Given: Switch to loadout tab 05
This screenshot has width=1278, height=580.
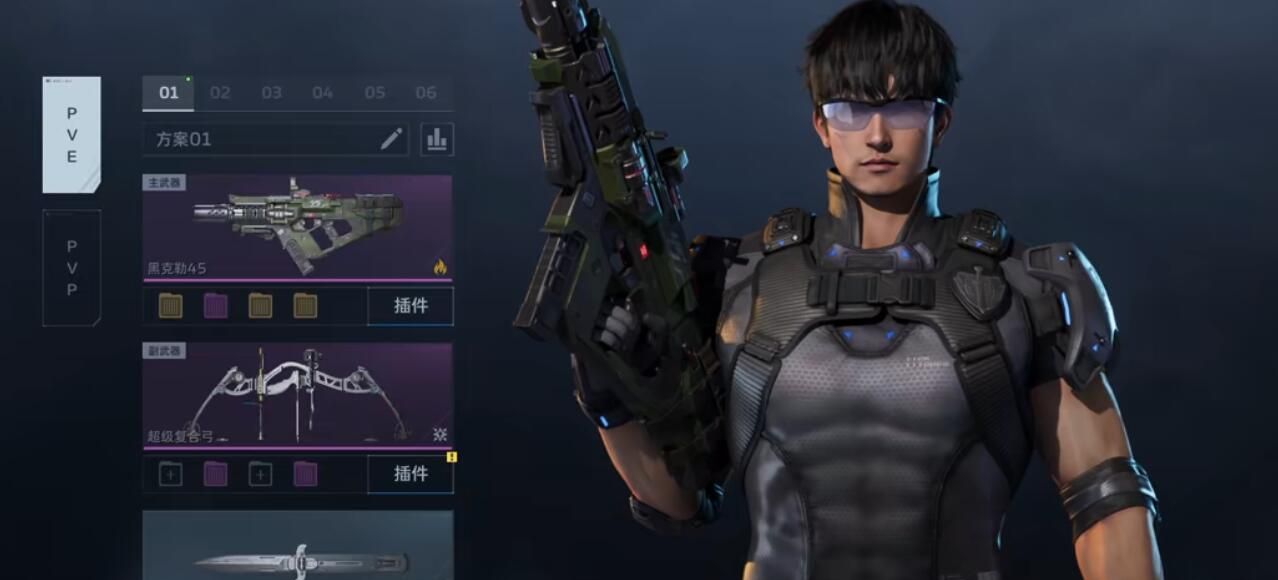Looking at the screenshot, I should (374, 93).
